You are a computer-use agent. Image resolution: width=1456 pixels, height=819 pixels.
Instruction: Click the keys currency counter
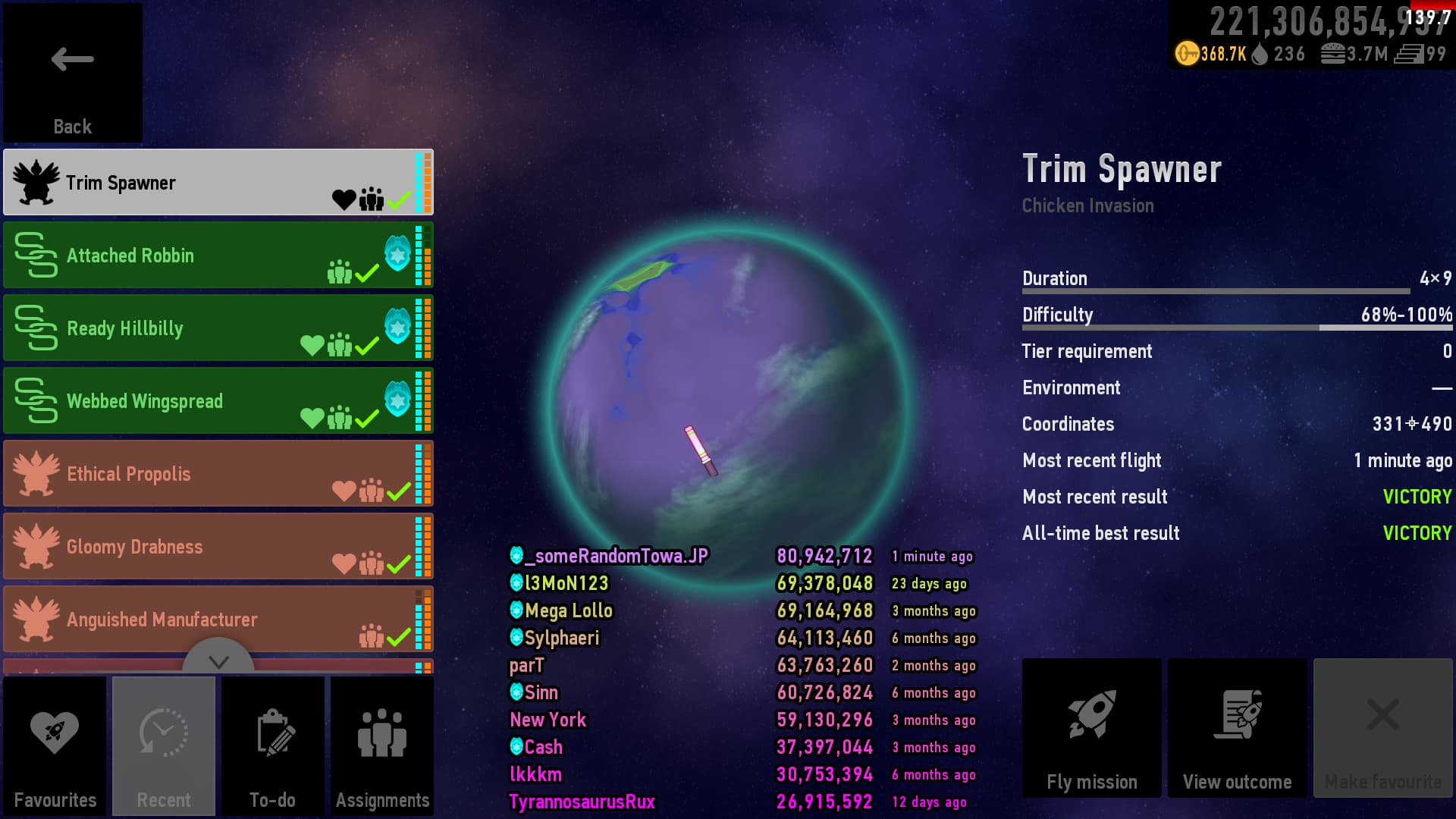1211,54
